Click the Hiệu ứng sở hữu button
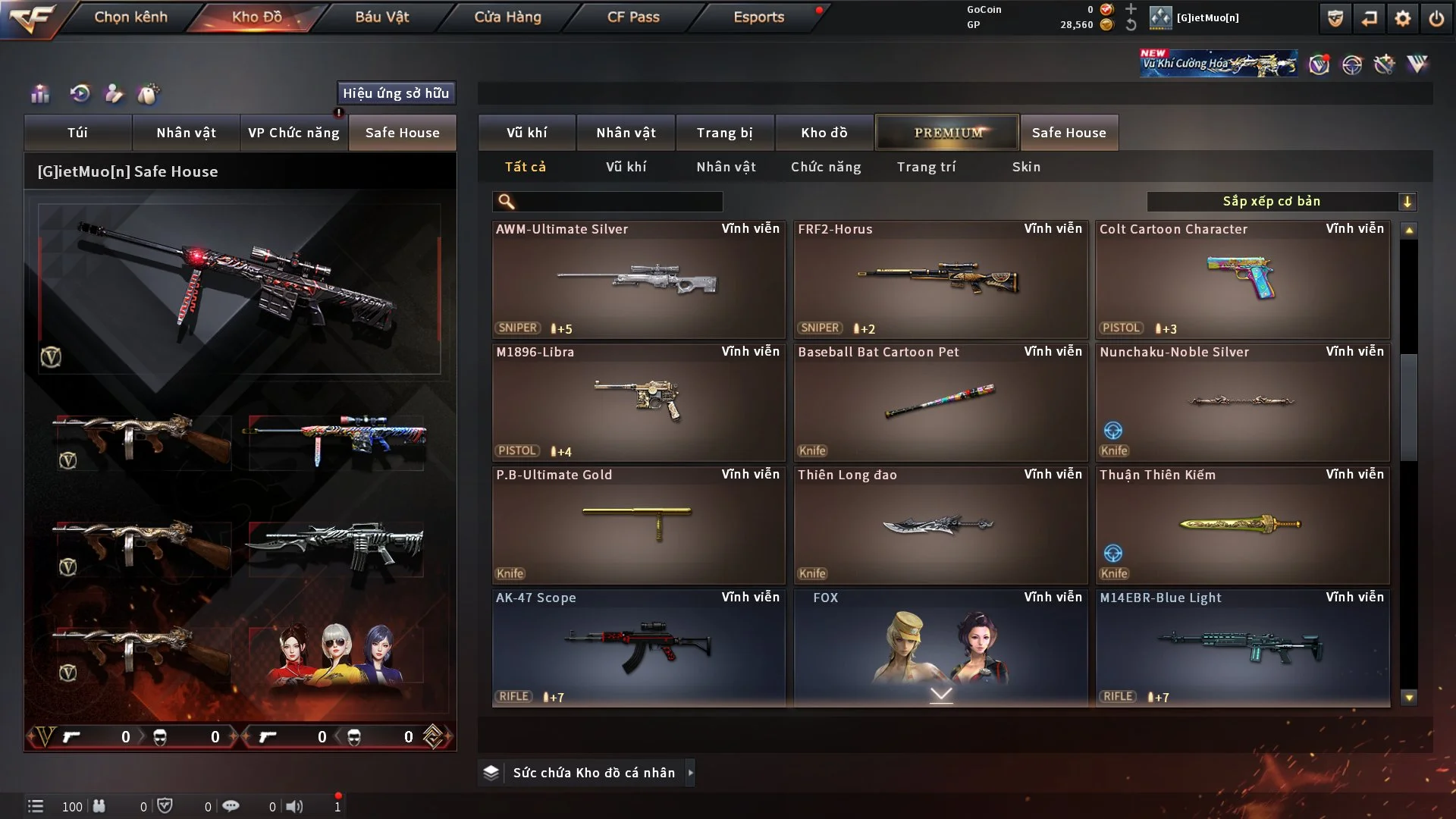The width and height of the screenshot is (1456, 819). [x=396, y=93]
